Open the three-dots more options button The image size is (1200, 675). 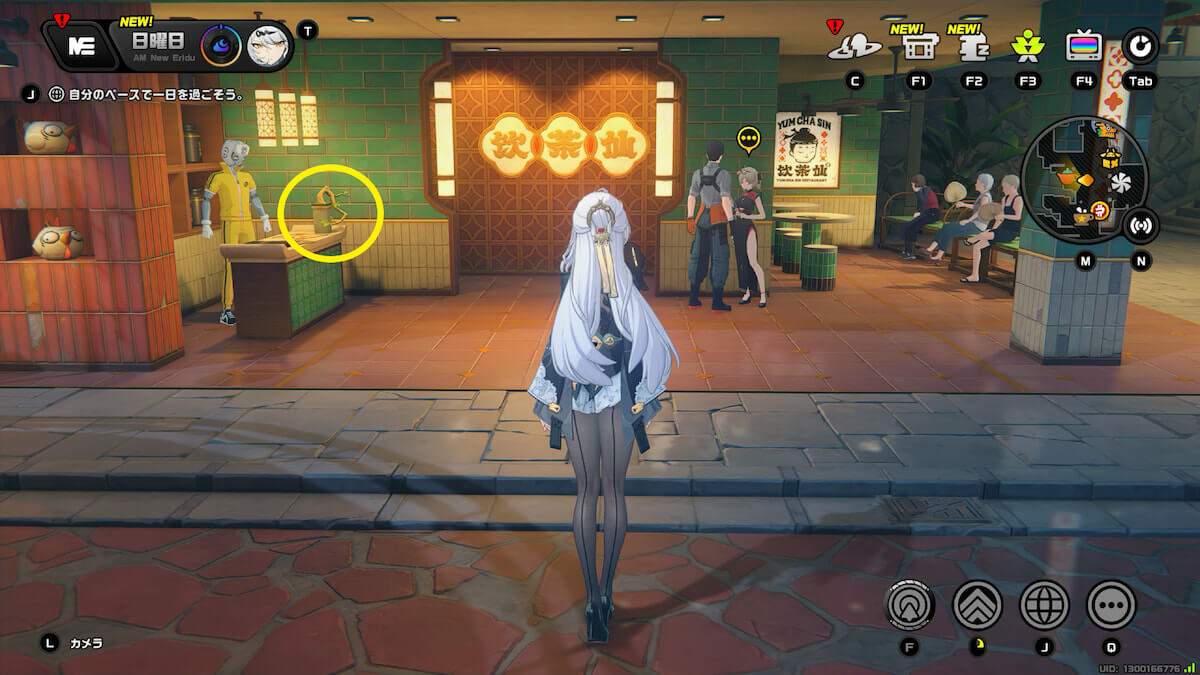coord(1111,604)
